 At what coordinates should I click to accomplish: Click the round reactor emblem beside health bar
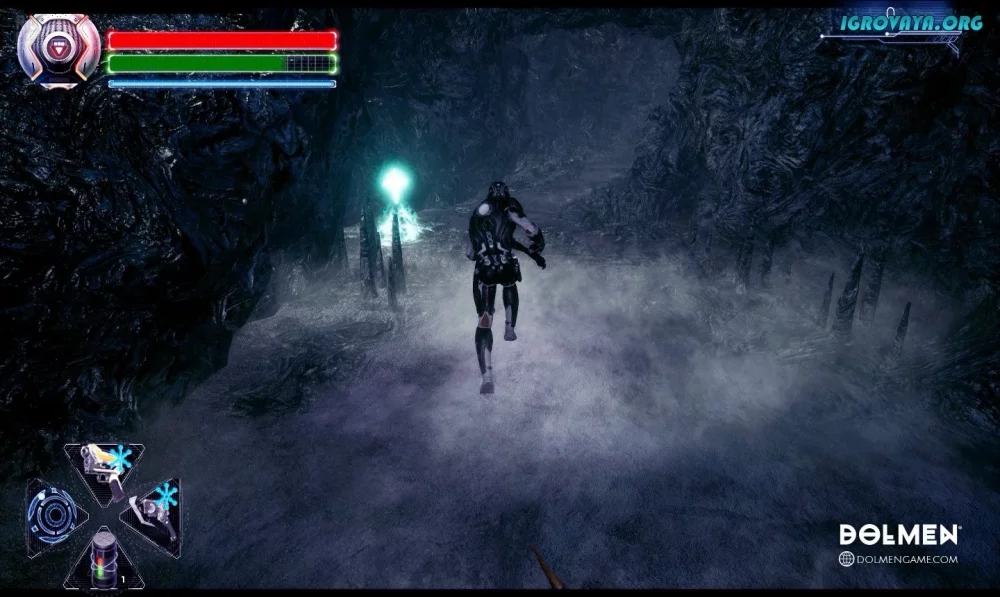(59, 51)
